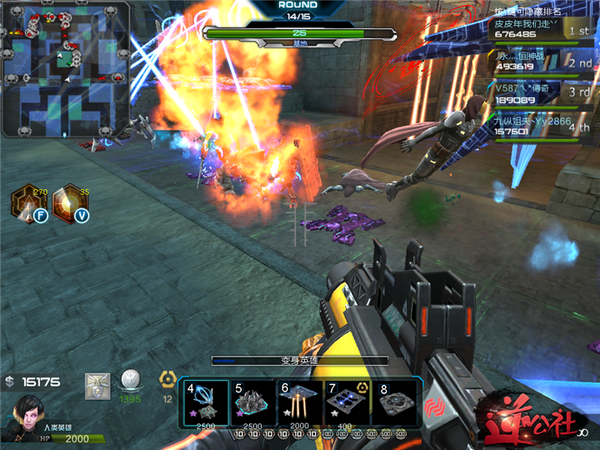
Task: Select hotbar slot 6 laser trap
Action: (x=298, y=401)
